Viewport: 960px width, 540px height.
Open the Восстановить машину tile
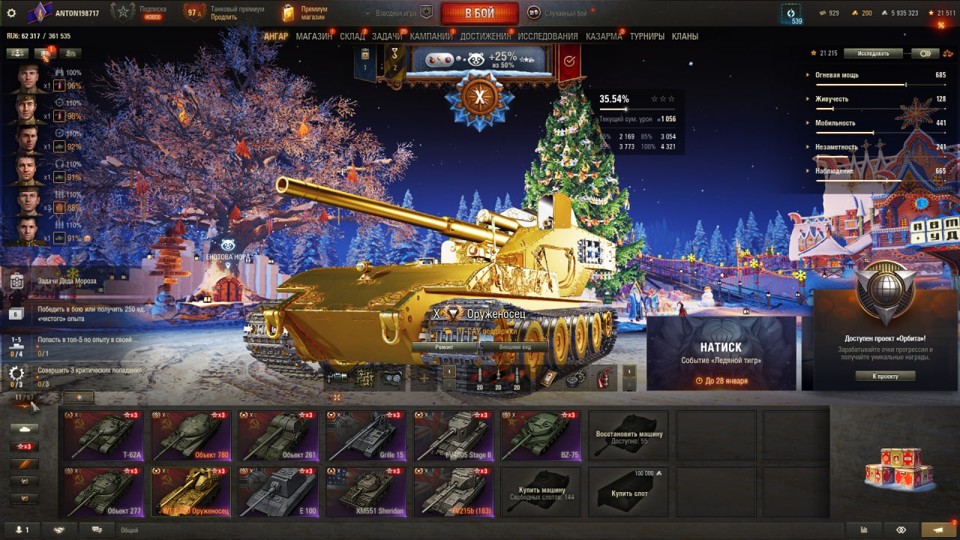coord(628,435)
